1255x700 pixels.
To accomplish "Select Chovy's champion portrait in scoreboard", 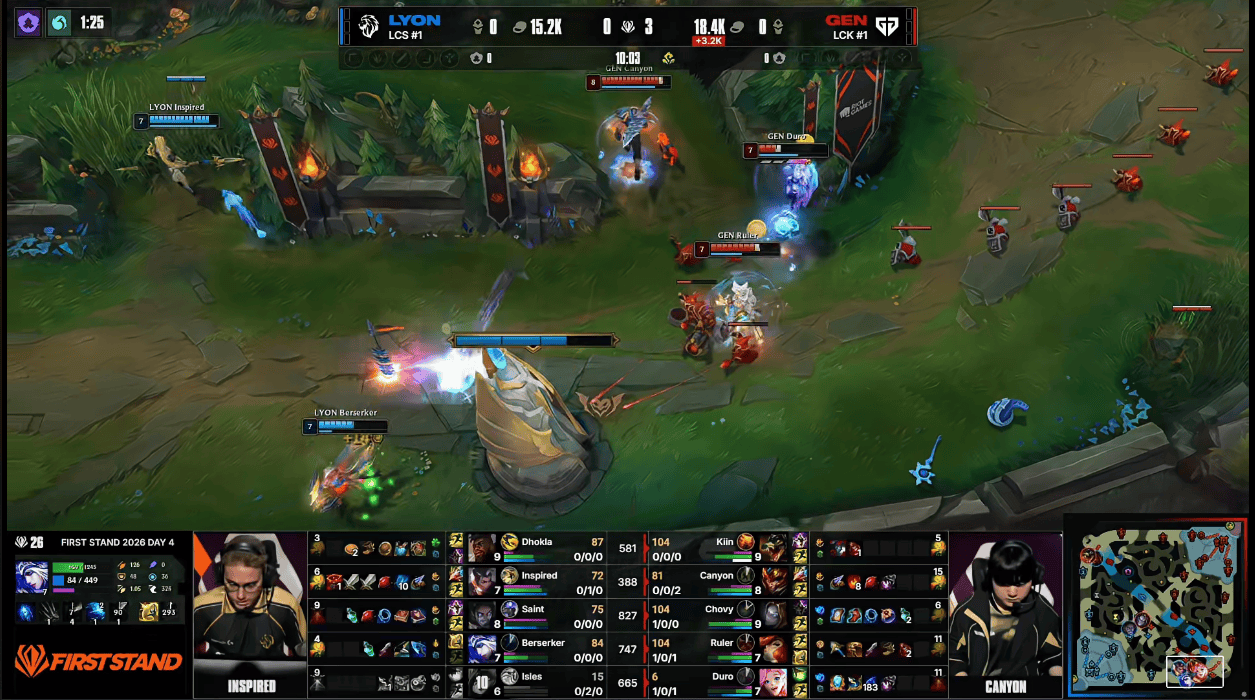I will tap(772, 615).
